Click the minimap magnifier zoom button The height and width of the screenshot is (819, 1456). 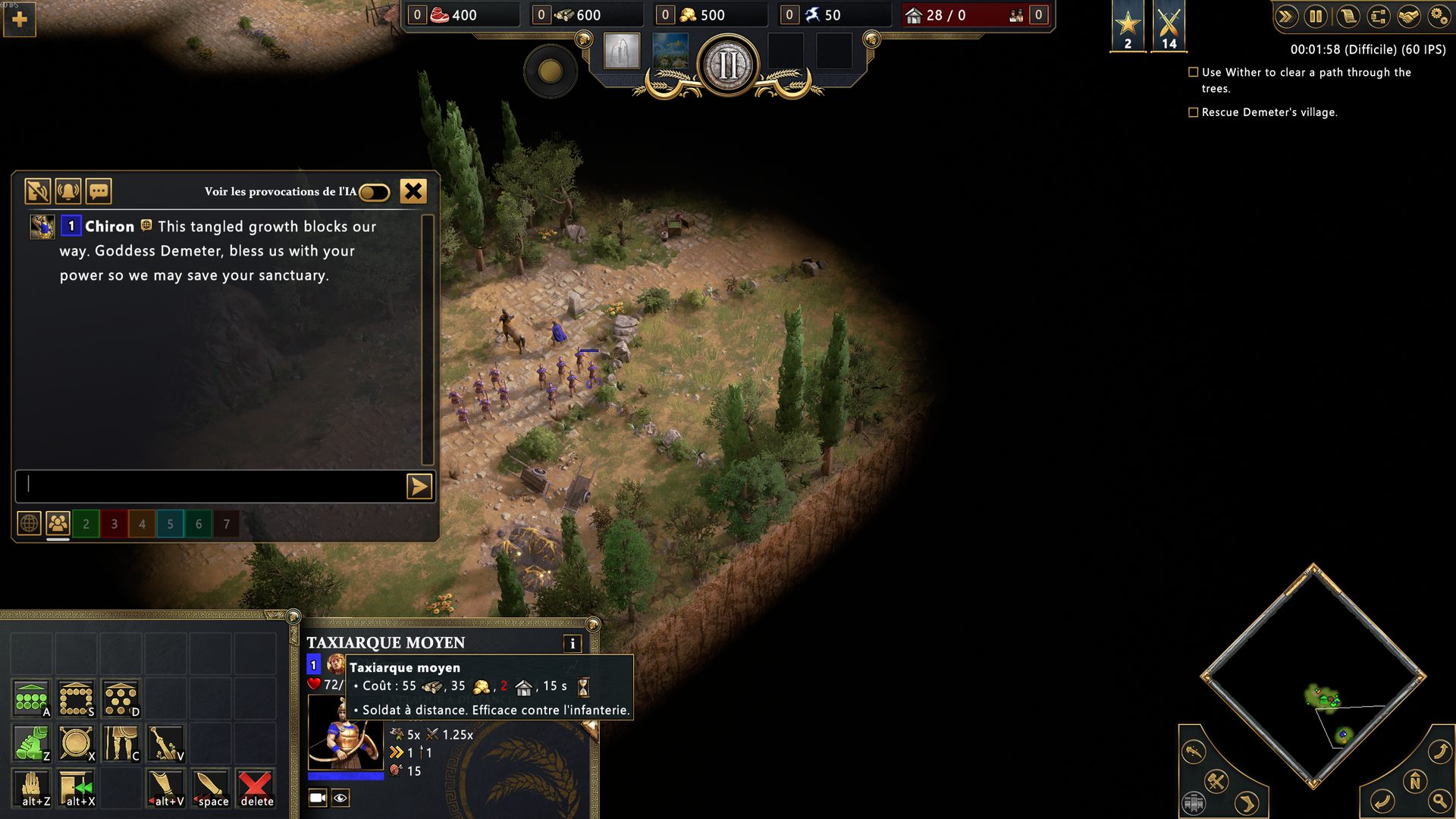point(1439,801)
